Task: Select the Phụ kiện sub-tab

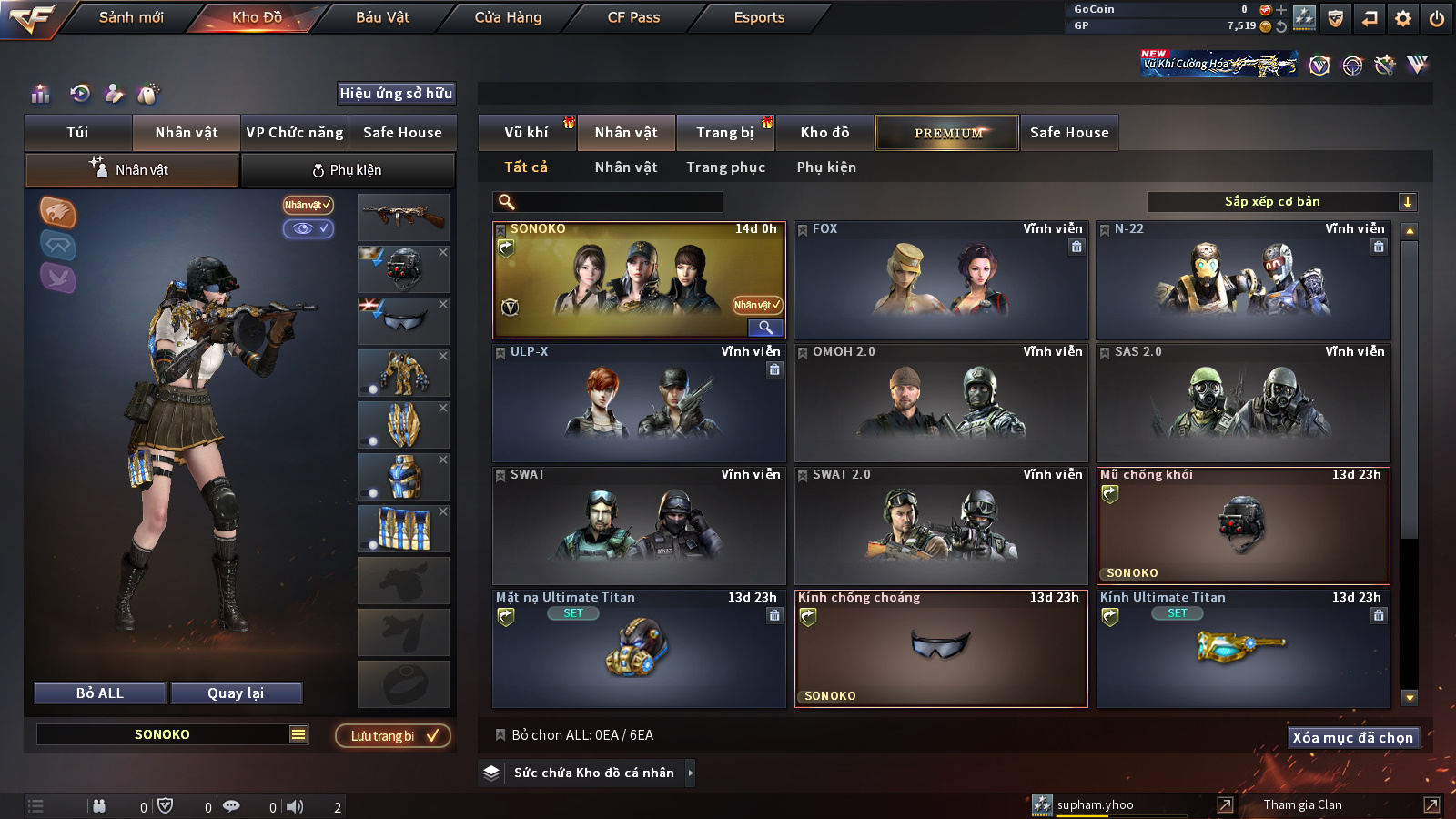Action: click(347, 170)
